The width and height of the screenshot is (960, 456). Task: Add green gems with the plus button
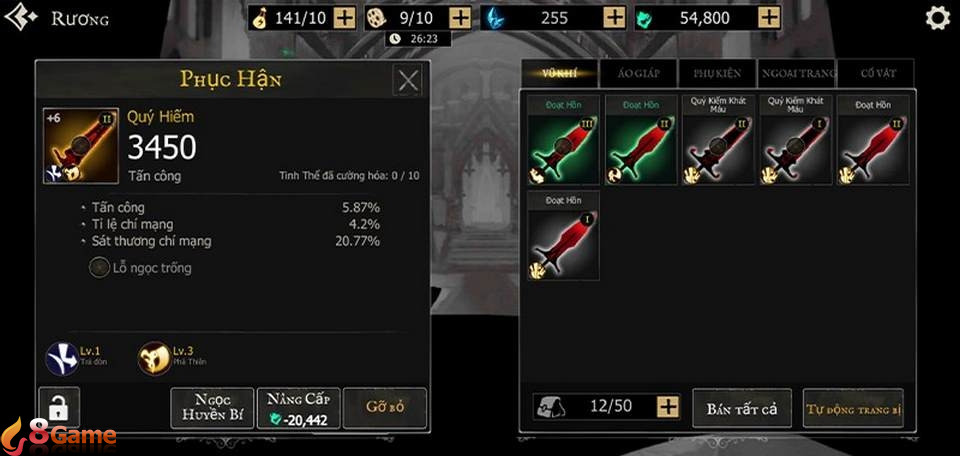pyautogui.click(x=769, y=18)
